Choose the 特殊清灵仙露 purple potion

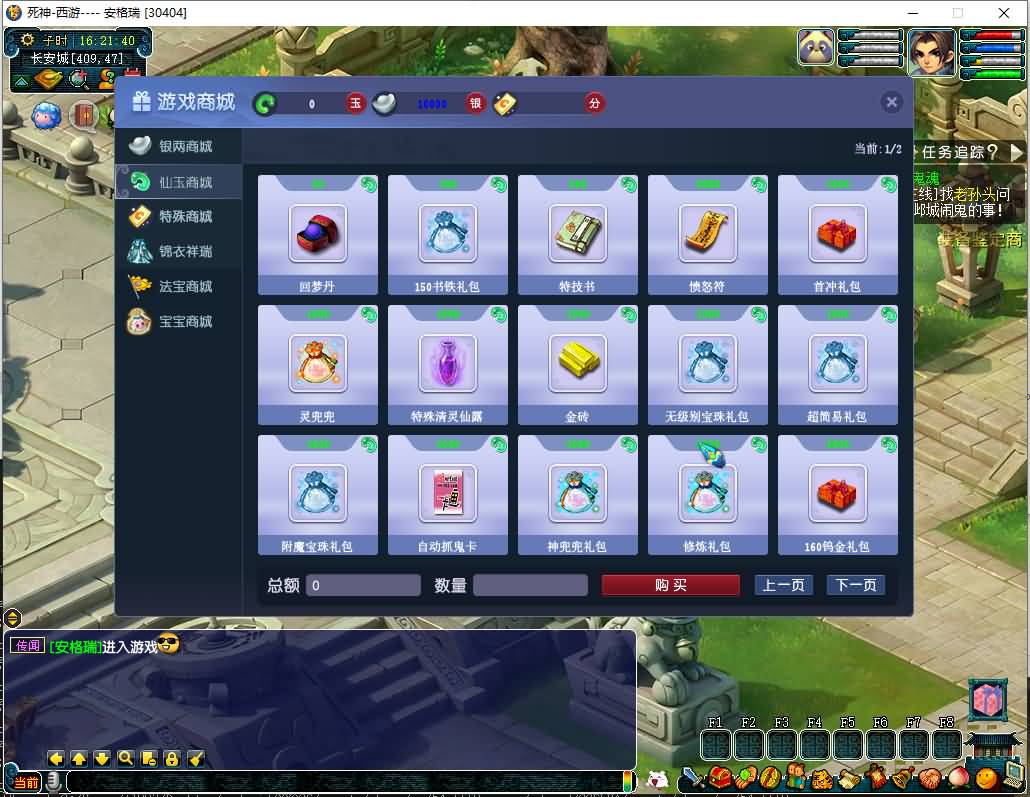[x=448, y=364]
